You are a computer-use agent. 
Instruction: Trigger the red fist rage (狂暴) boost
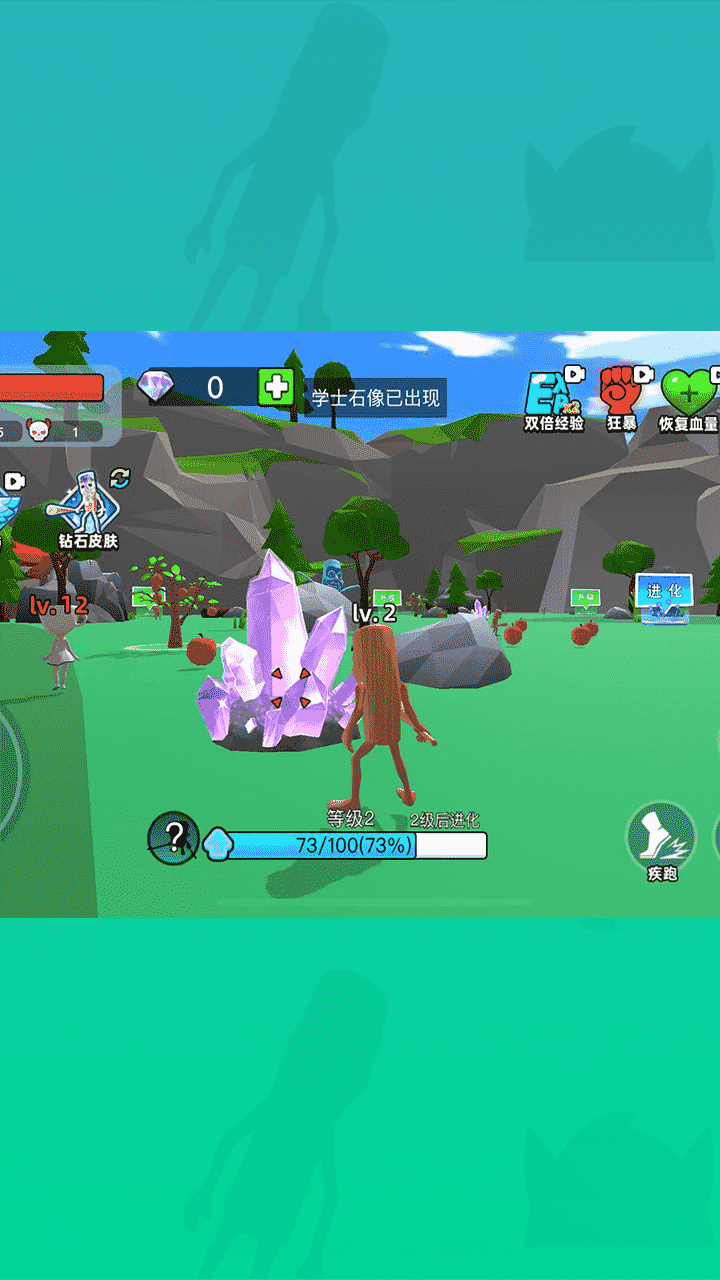point(621,392)
